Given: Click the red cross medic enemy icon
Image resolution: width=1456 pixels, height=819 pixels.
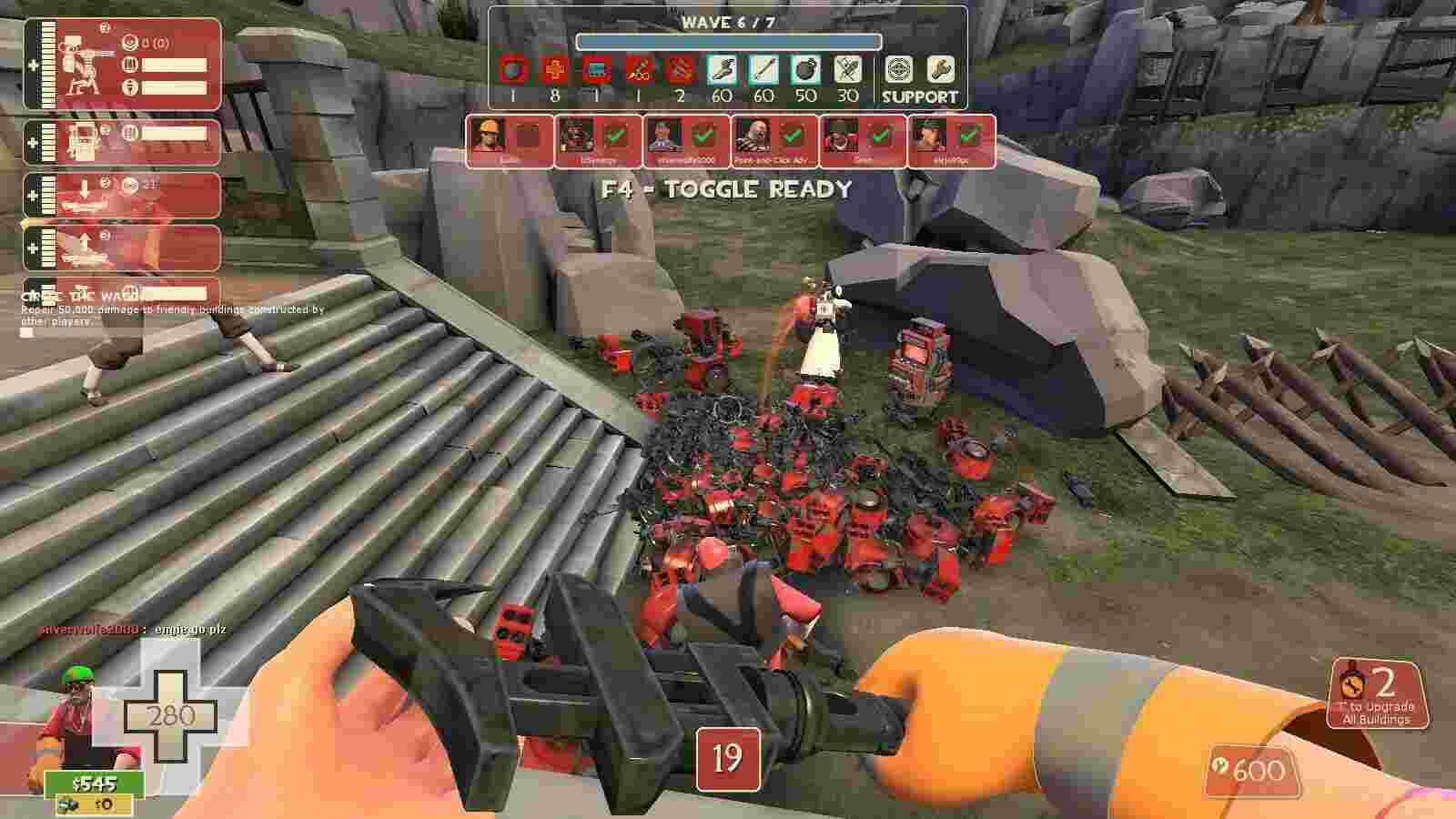Looking at the screenshot, I should pyautogui.click(x=554, y=70).
